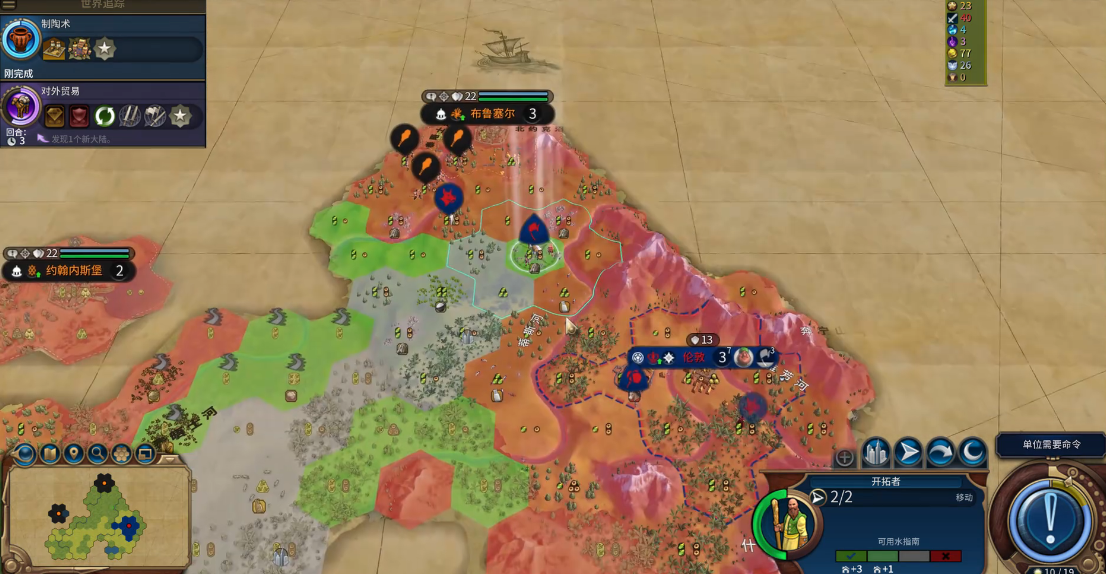Screen dimensions: 1106x574
Task: Open the map pins panel
Action: (73, 455)
